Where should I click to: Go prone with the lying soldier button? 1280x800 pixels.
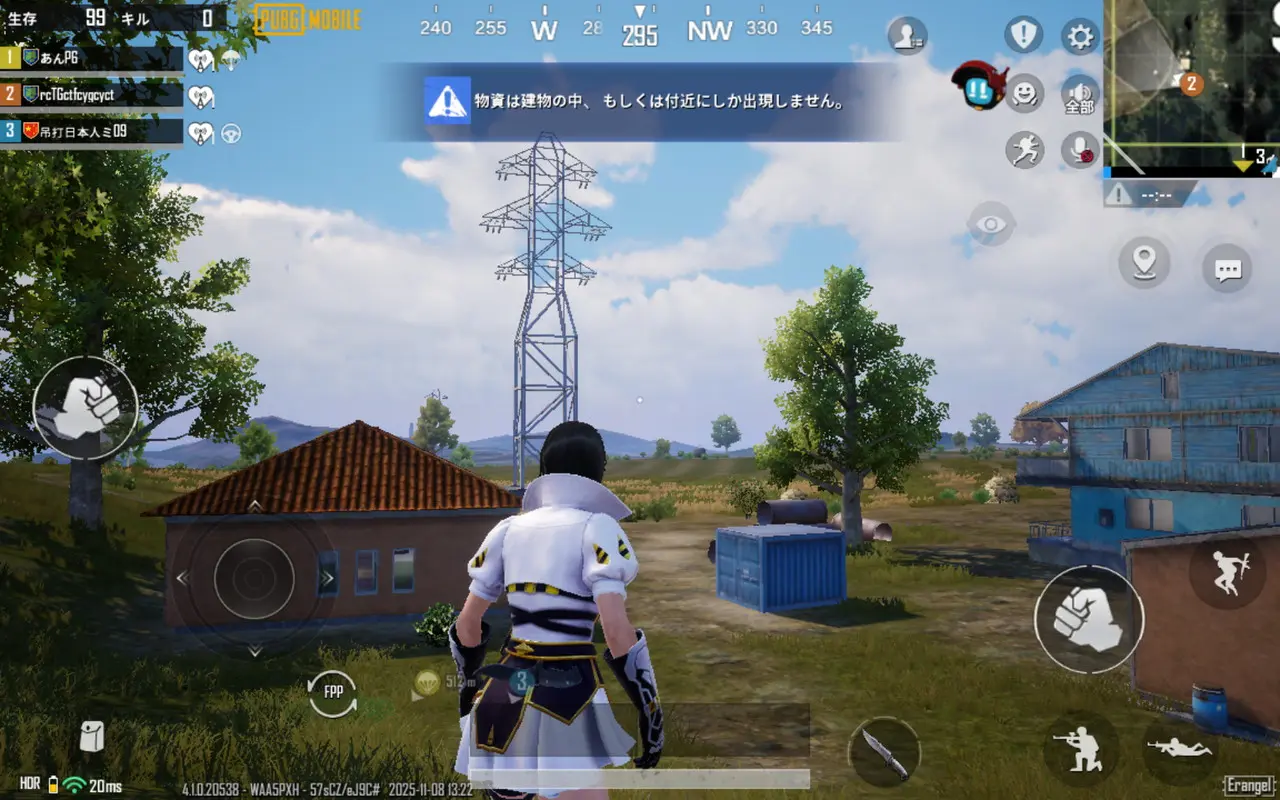pyautogui.click(x=1181, y=747)
